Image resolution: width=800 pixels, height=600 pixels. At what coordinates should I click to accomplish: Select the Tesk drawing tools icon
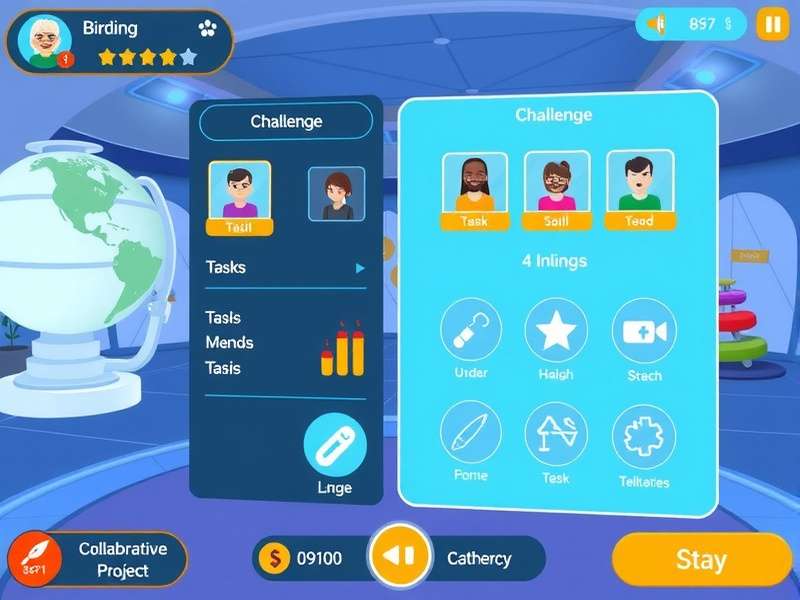[556, 435]
